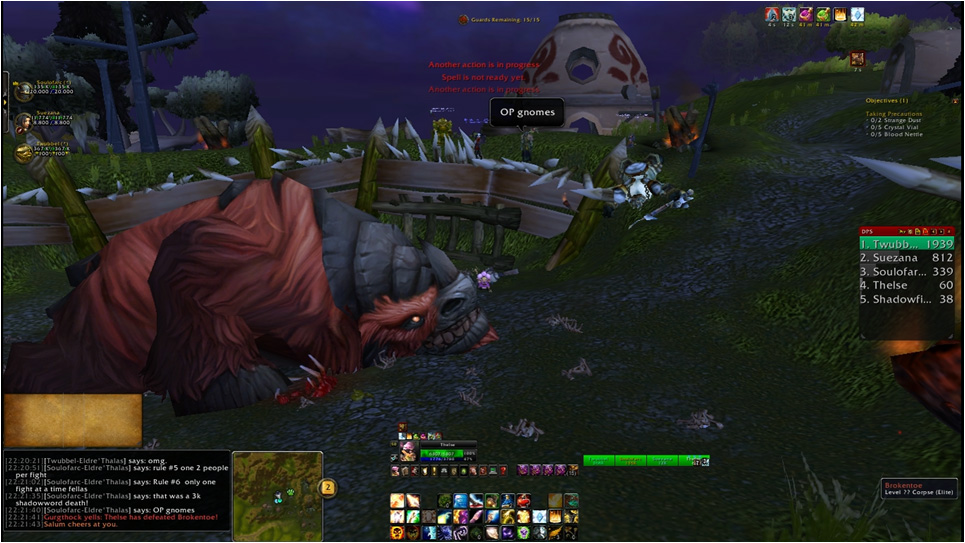This screenshot has width=965, height=543.
Task: Select the Thelse row in the damage meter
Action: coord(906,285)
